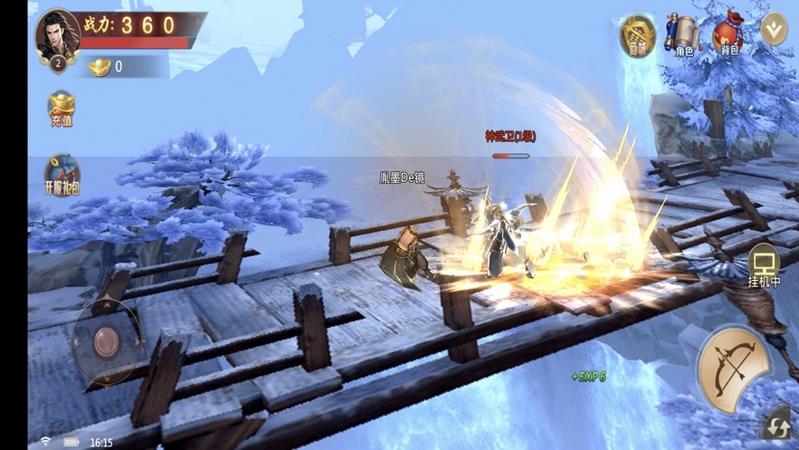Open the player portrait profile
Viewport: 799px width, 450px height.
pos(58,36)
